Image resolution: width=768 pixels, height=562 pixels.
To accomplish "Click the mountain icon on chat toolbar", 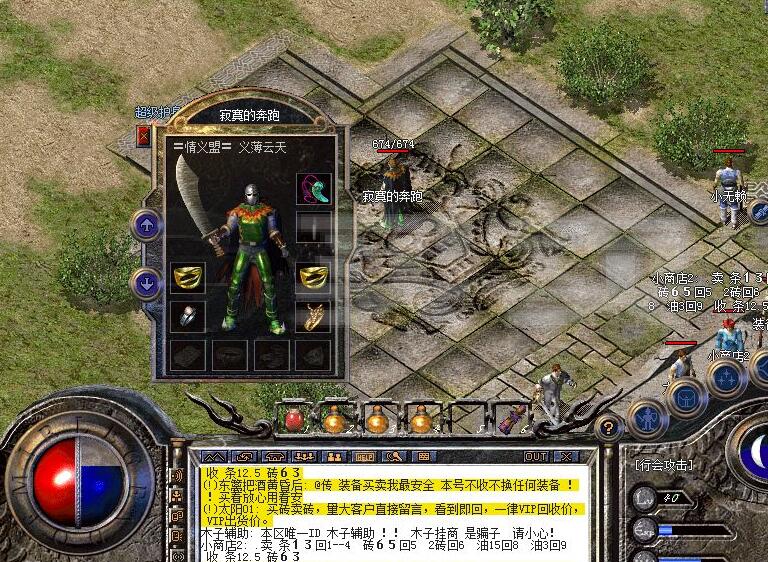I will point(215,456).
